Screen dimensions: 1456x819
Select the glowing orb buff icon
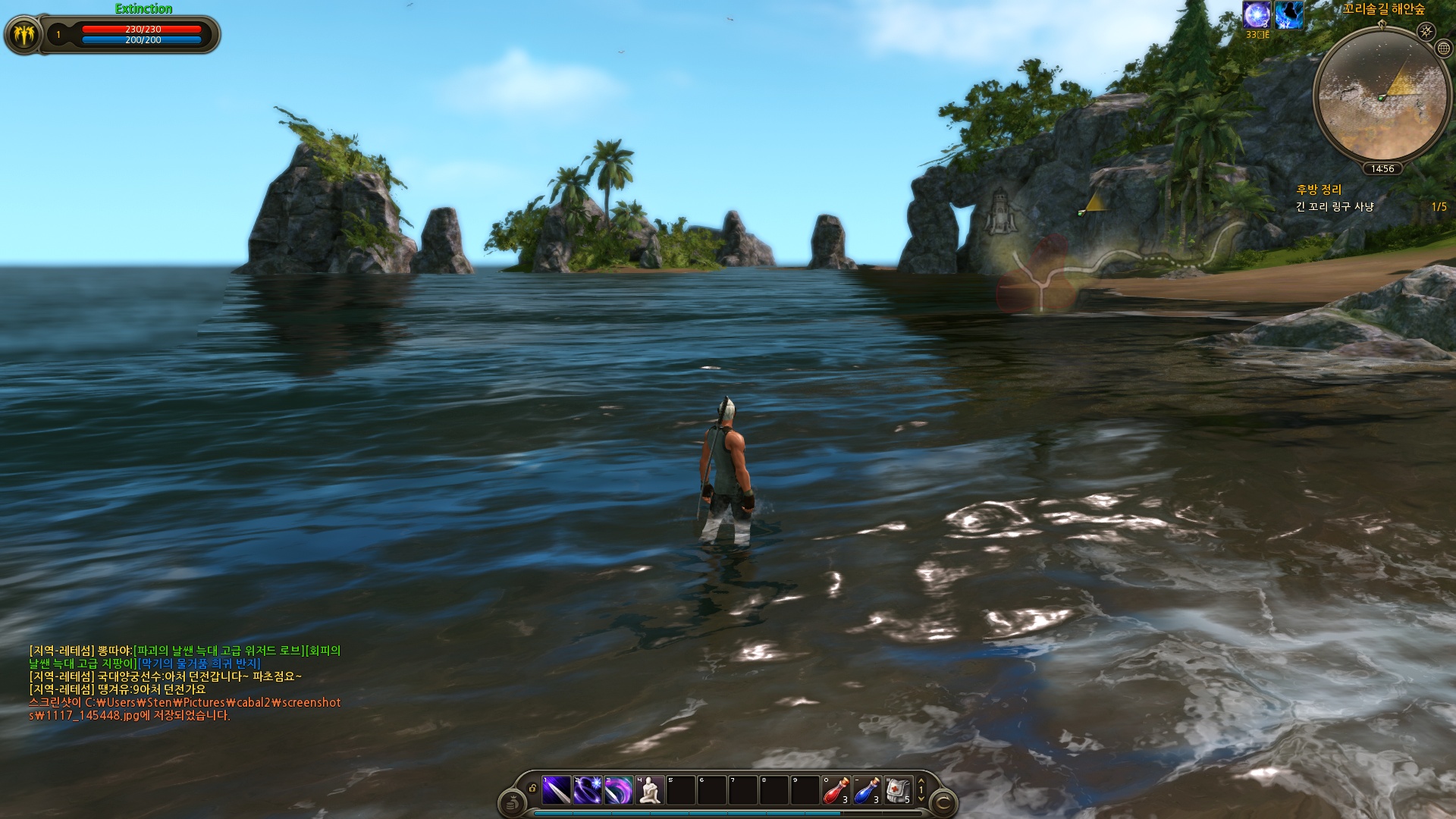(1257, 15)
